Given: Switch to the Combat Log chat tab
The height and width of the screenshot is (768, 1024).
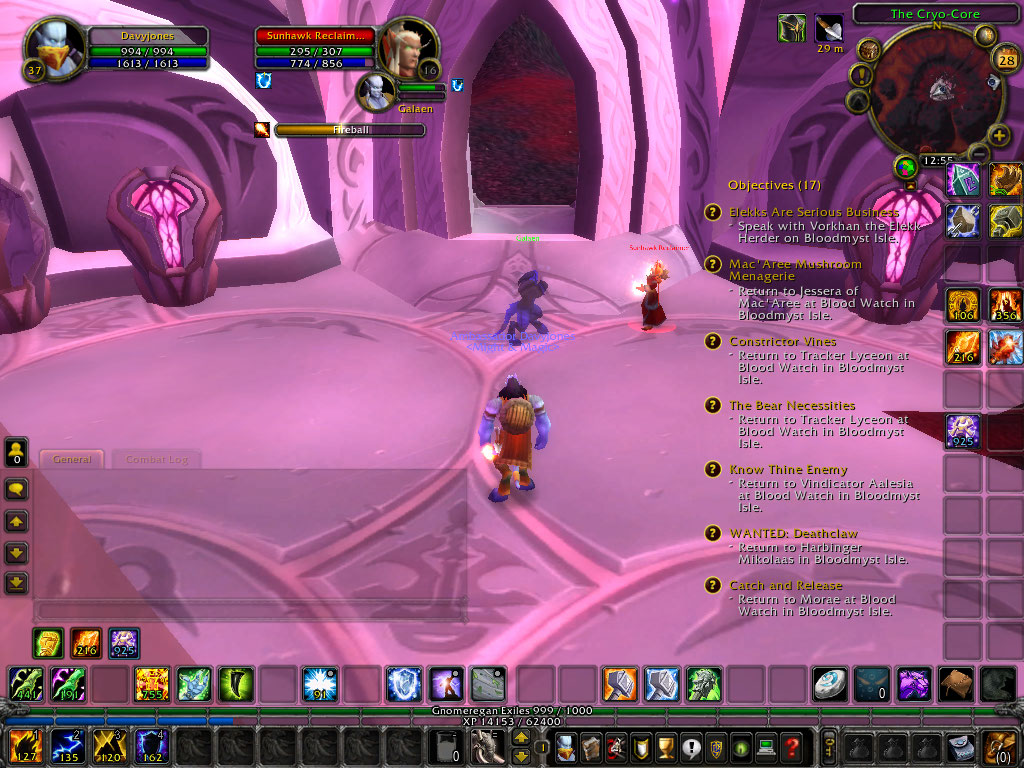Looking at the screenshot, I should [x=157, y=460].
